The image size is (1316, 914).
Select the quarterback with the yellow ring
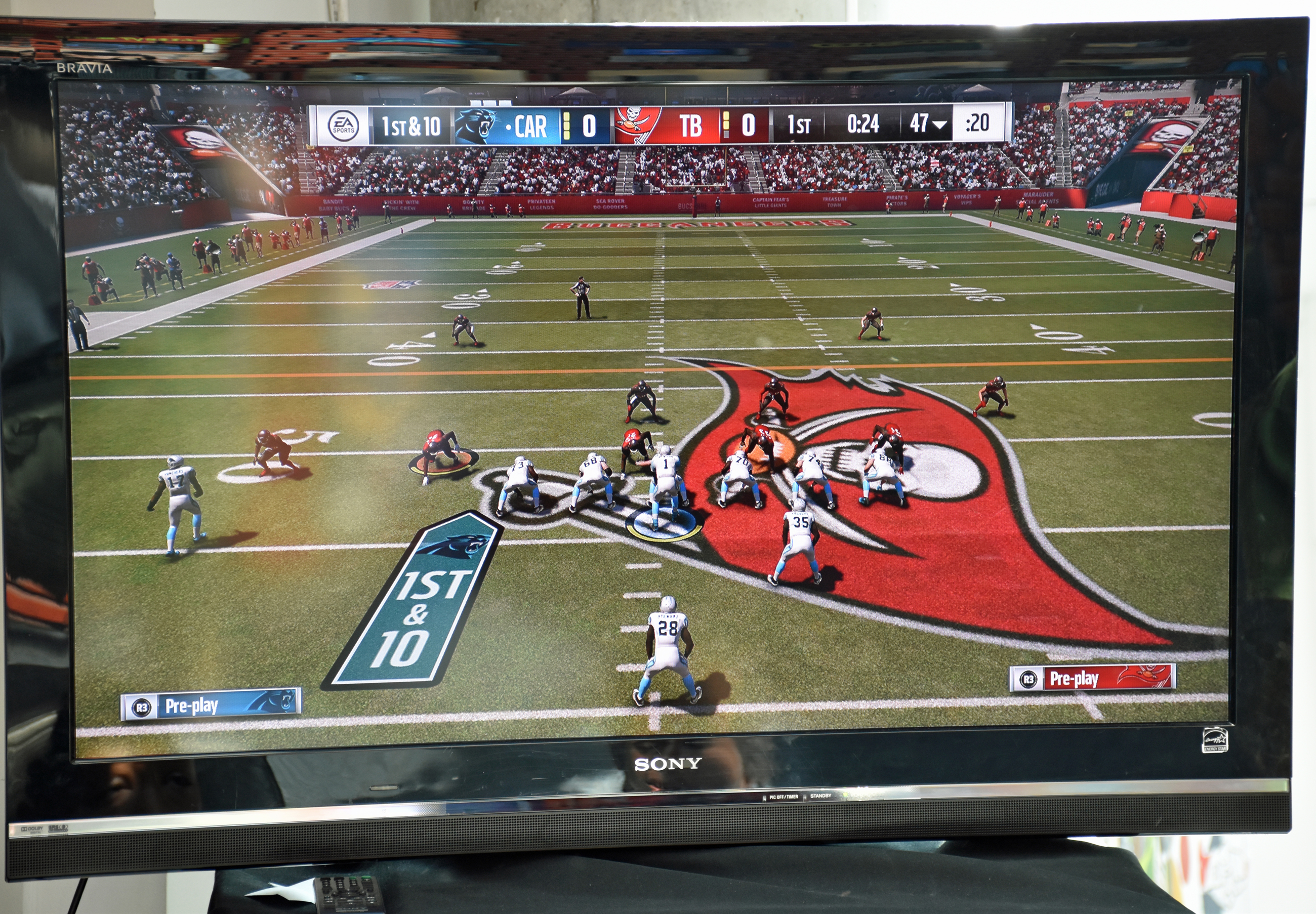664,487
